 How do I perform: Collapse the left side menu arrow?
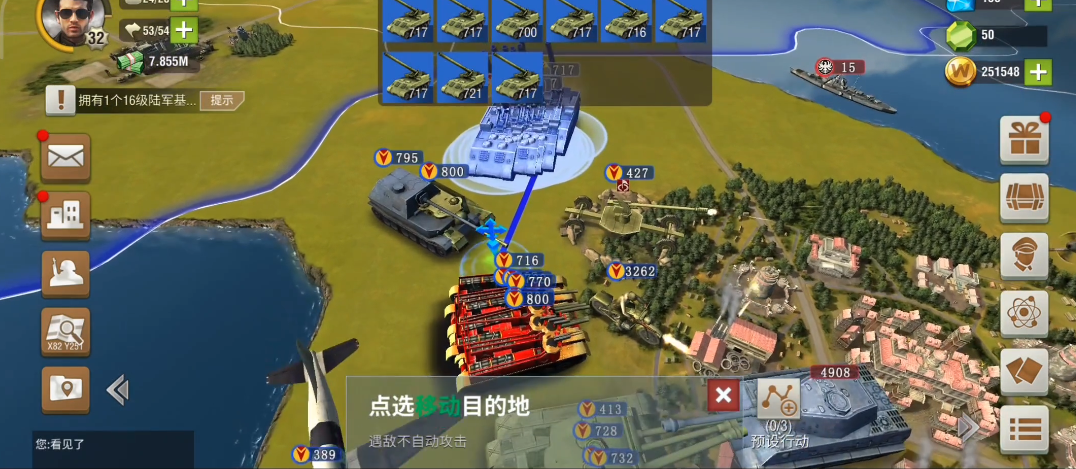point(117,390)
